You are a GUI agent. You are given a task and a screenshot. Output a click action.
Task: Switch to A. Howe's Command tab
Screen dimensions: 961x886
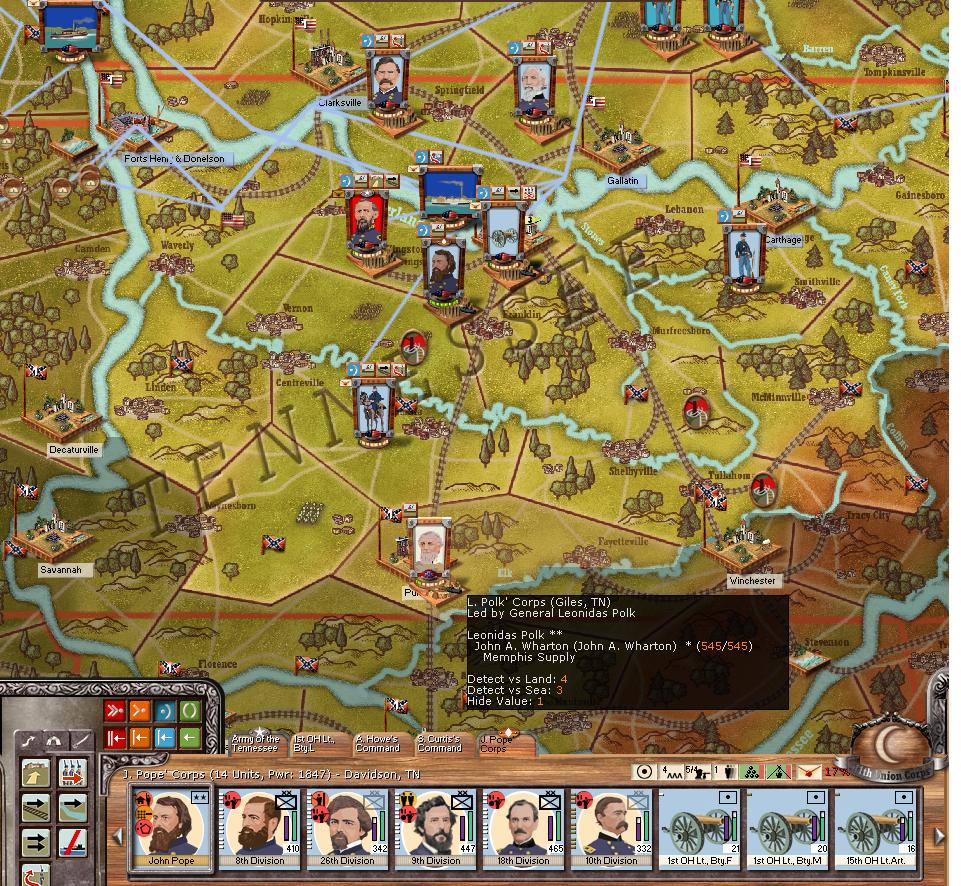click(377, 743)
